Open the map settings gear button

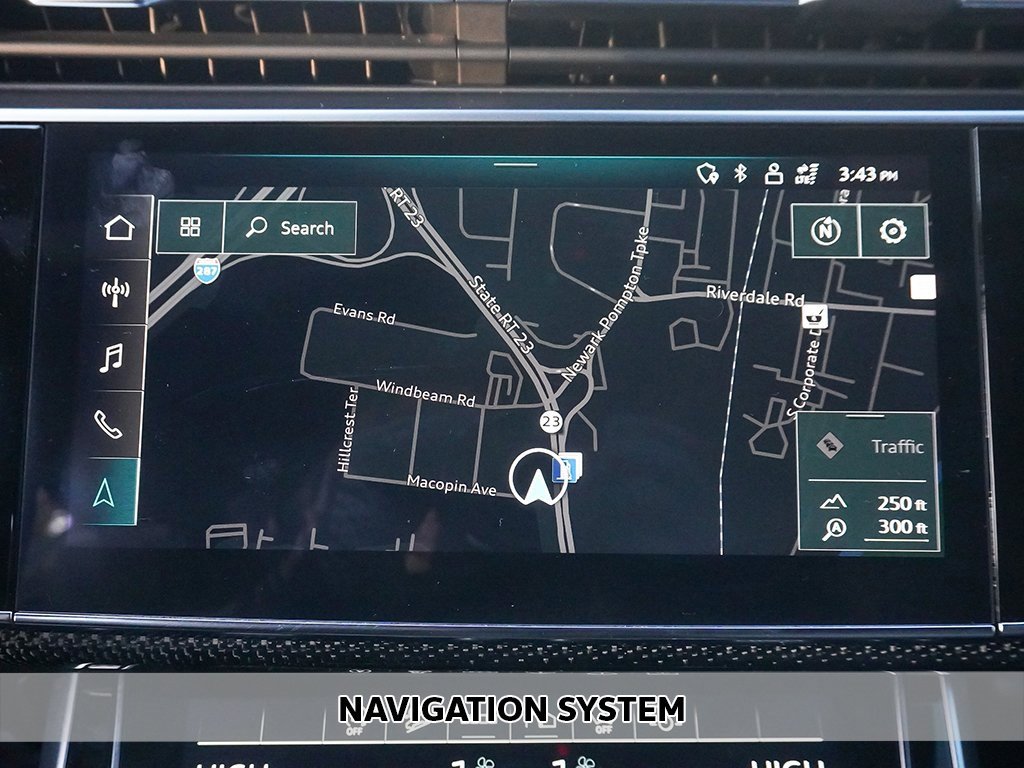click(892, 231)
